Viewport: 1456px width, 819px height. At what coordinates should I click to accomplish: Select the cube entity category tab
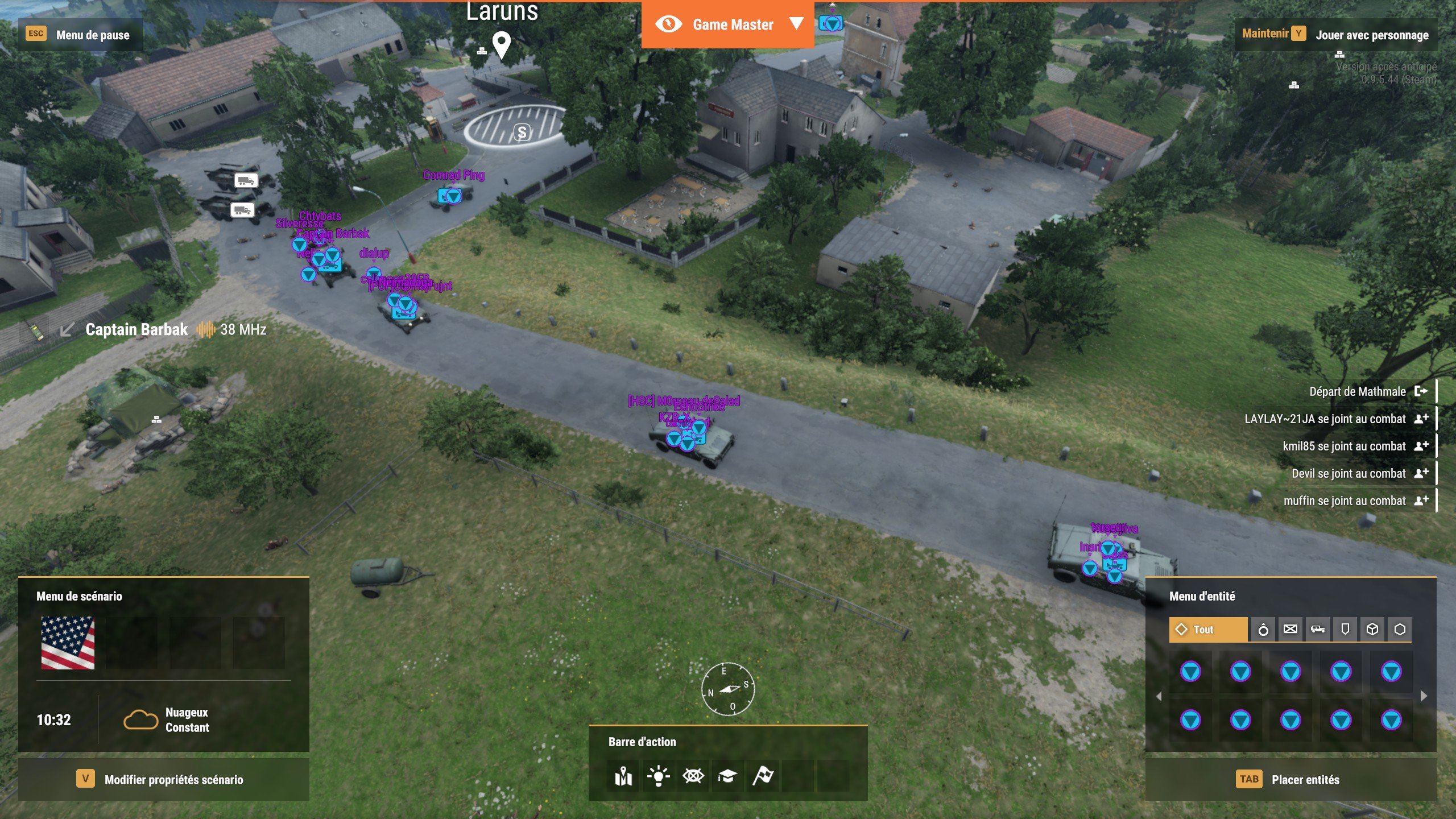(x=1372, y=630)
